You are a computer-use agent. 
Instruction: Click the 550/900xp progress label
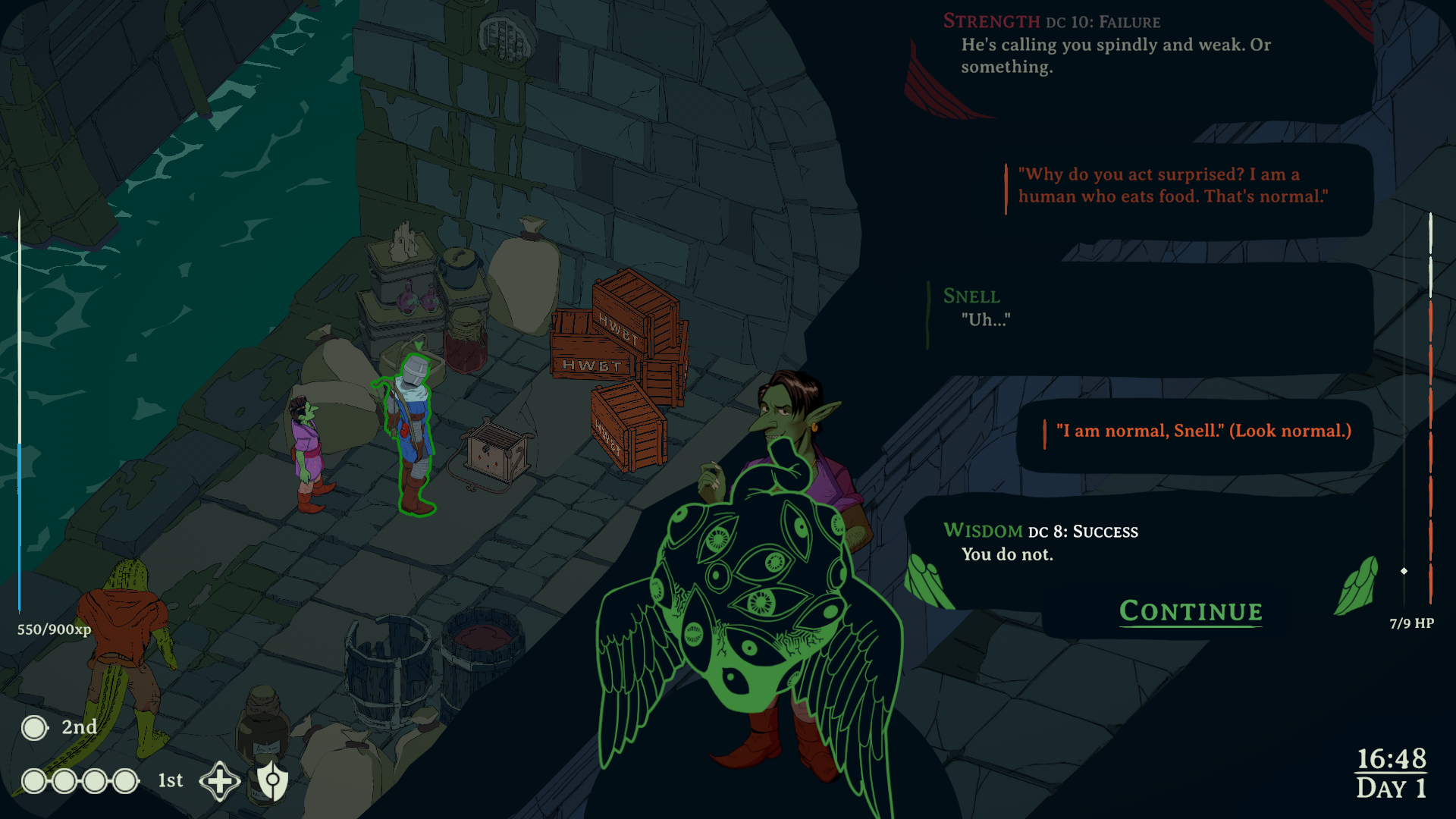pos(52,629)
